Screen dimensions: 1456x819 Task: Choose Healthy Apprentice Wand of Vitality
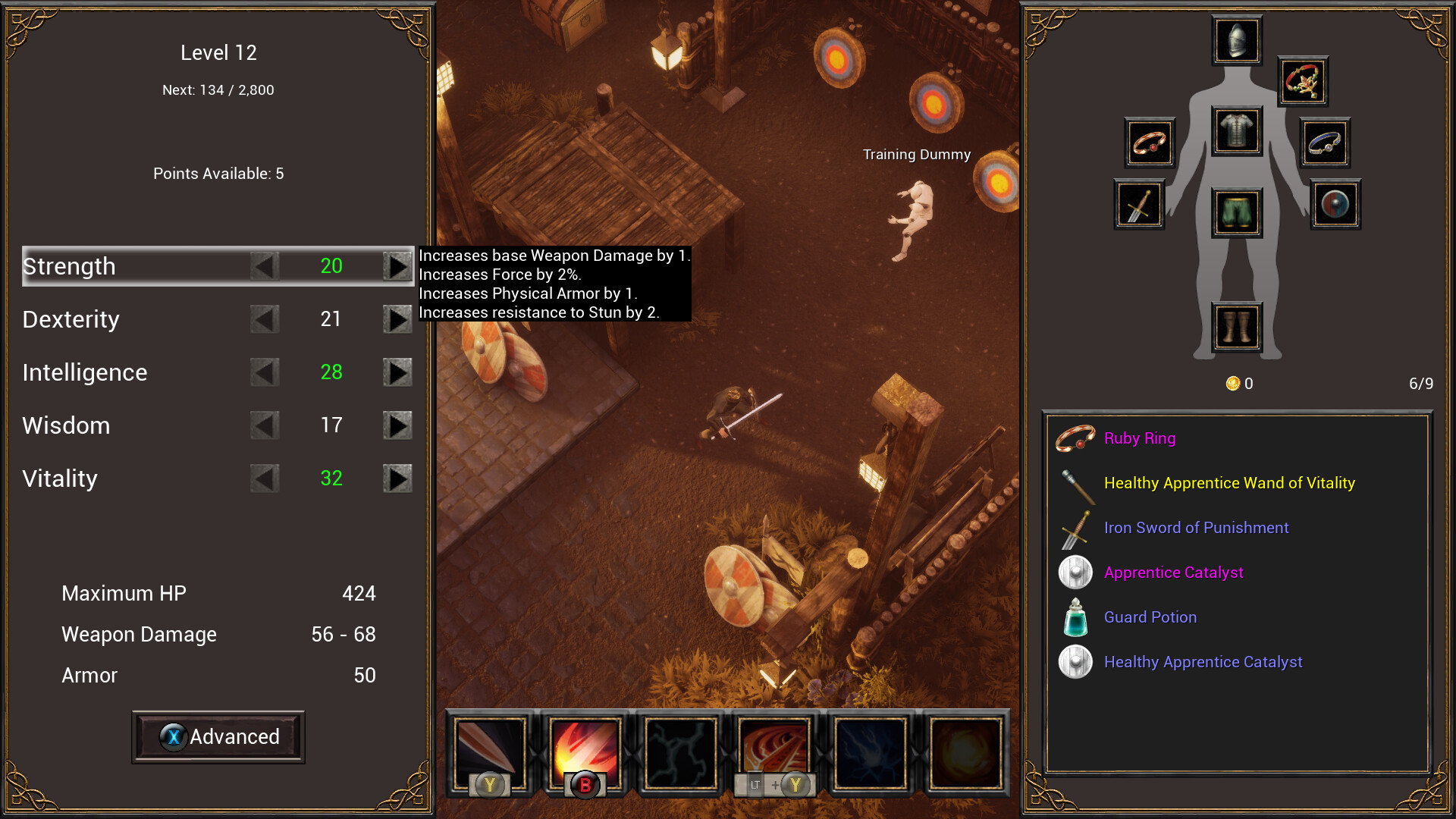(1228, 483)
